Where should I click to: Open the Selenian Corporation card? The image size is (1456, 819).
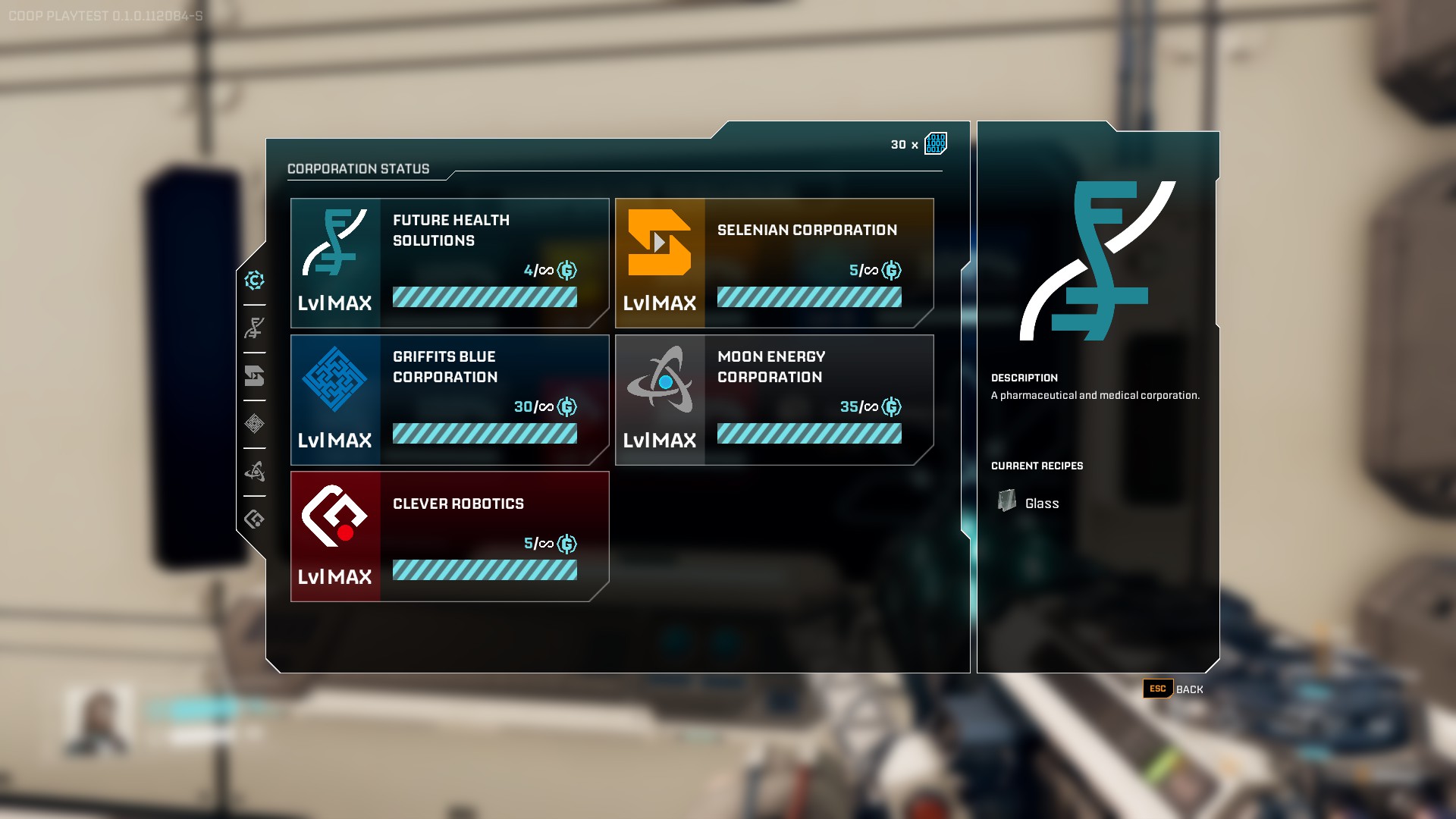coord(774,263)
